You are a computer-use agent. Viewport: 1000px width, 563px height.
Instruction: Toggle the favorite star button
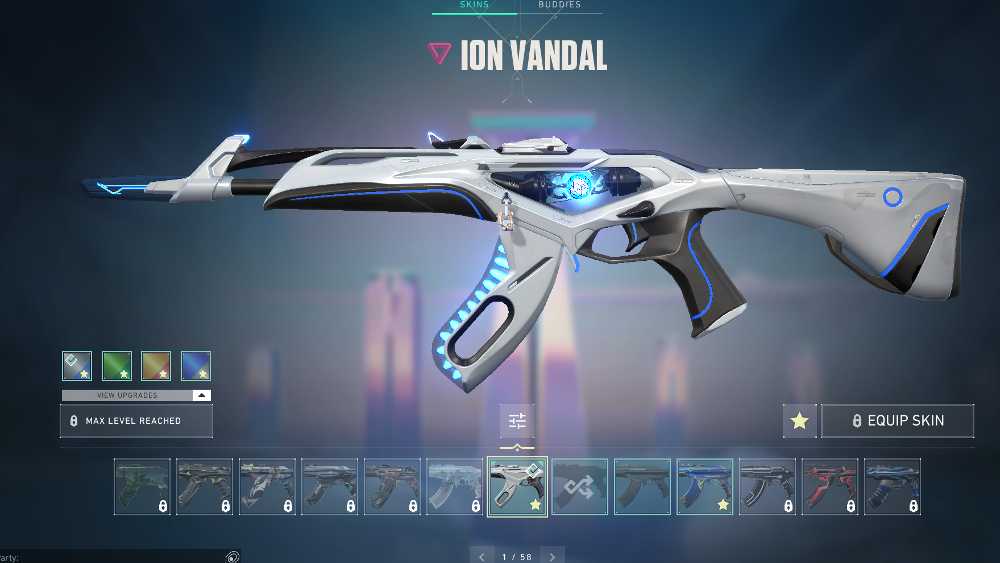point(799,421)
